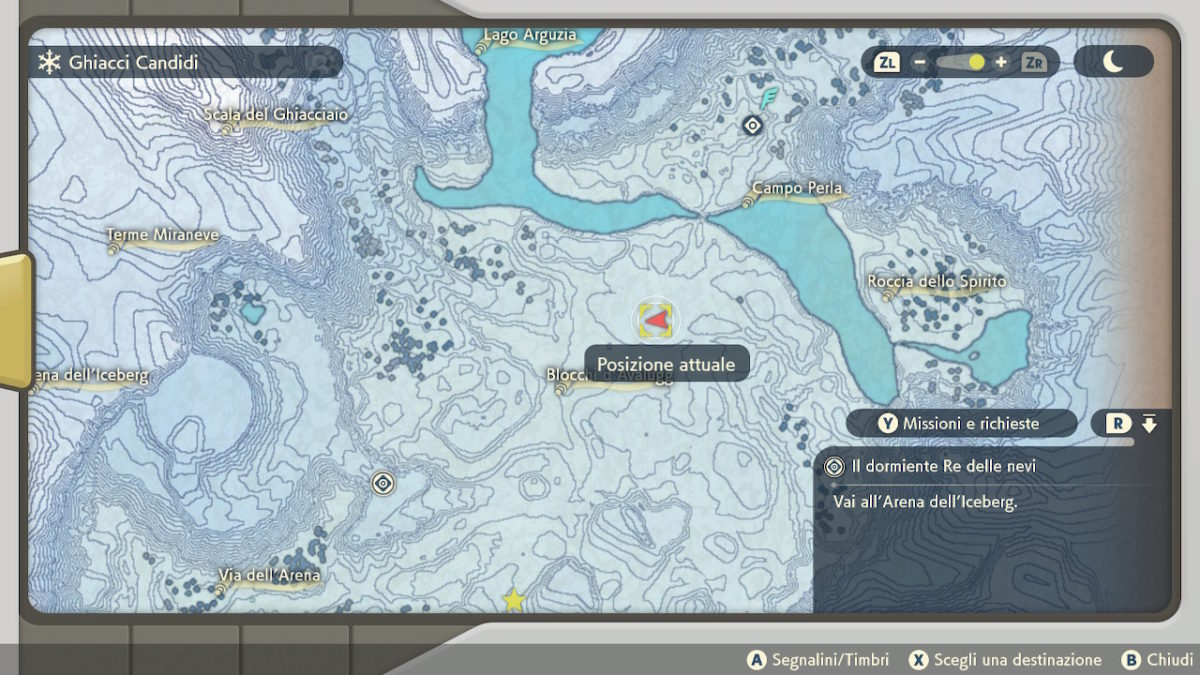This screenshot has width=1200, height=675.
Task: Choose Scegli una destinazione option
Action: pyautogui.click(x=1006, y=660)
